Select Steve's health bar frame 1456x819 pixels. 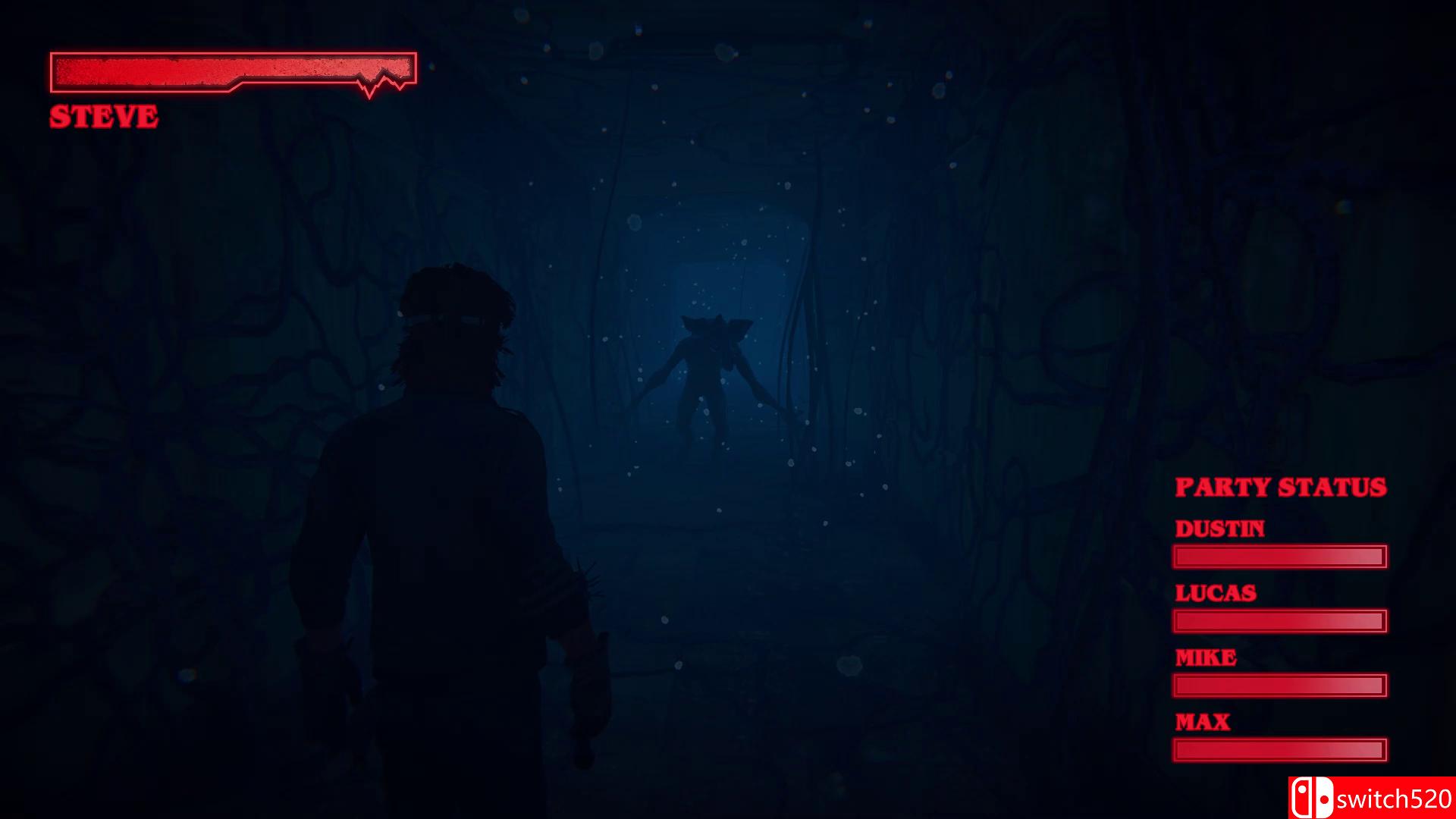pyautogui.click(x=231, y=73)
